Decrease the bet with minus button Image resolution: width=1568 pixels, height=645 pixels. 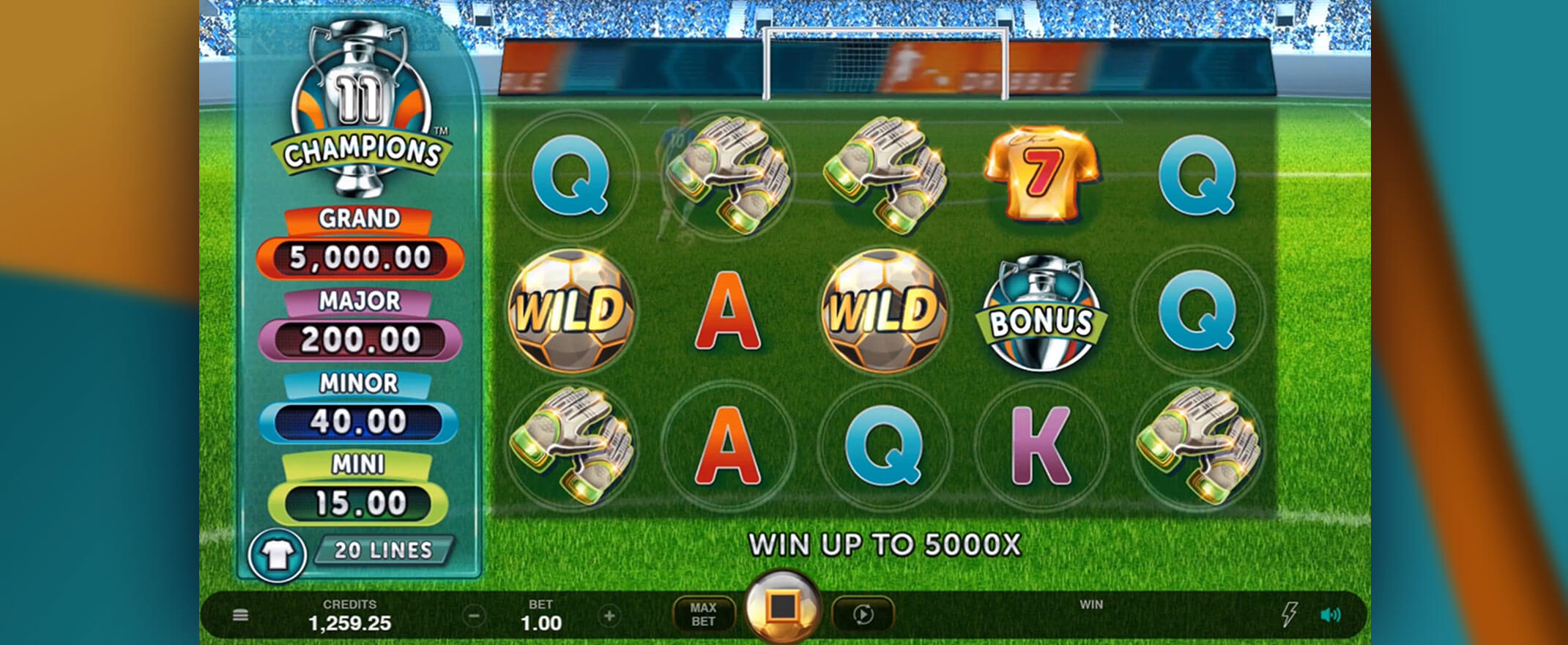point(474,616)
